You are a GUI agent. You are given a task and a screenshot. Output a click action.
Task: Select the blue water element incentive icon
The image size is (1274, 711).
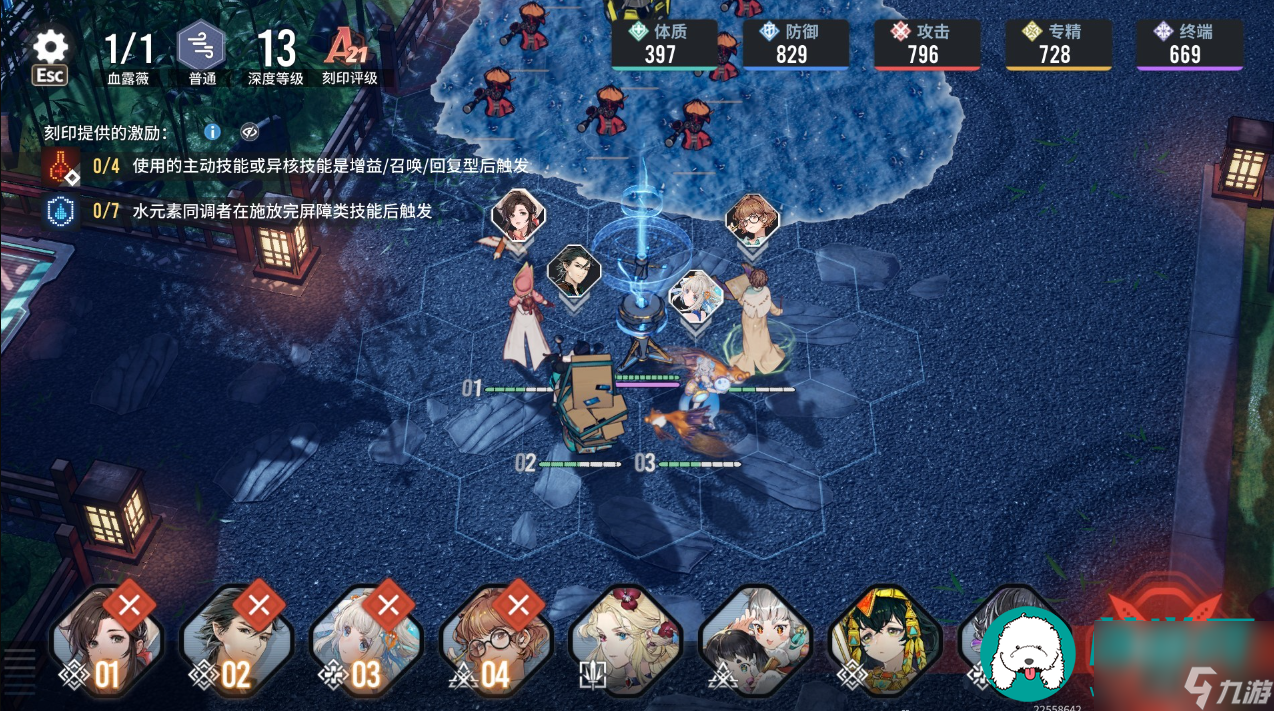pyautogui.click(x=61, y=211)
